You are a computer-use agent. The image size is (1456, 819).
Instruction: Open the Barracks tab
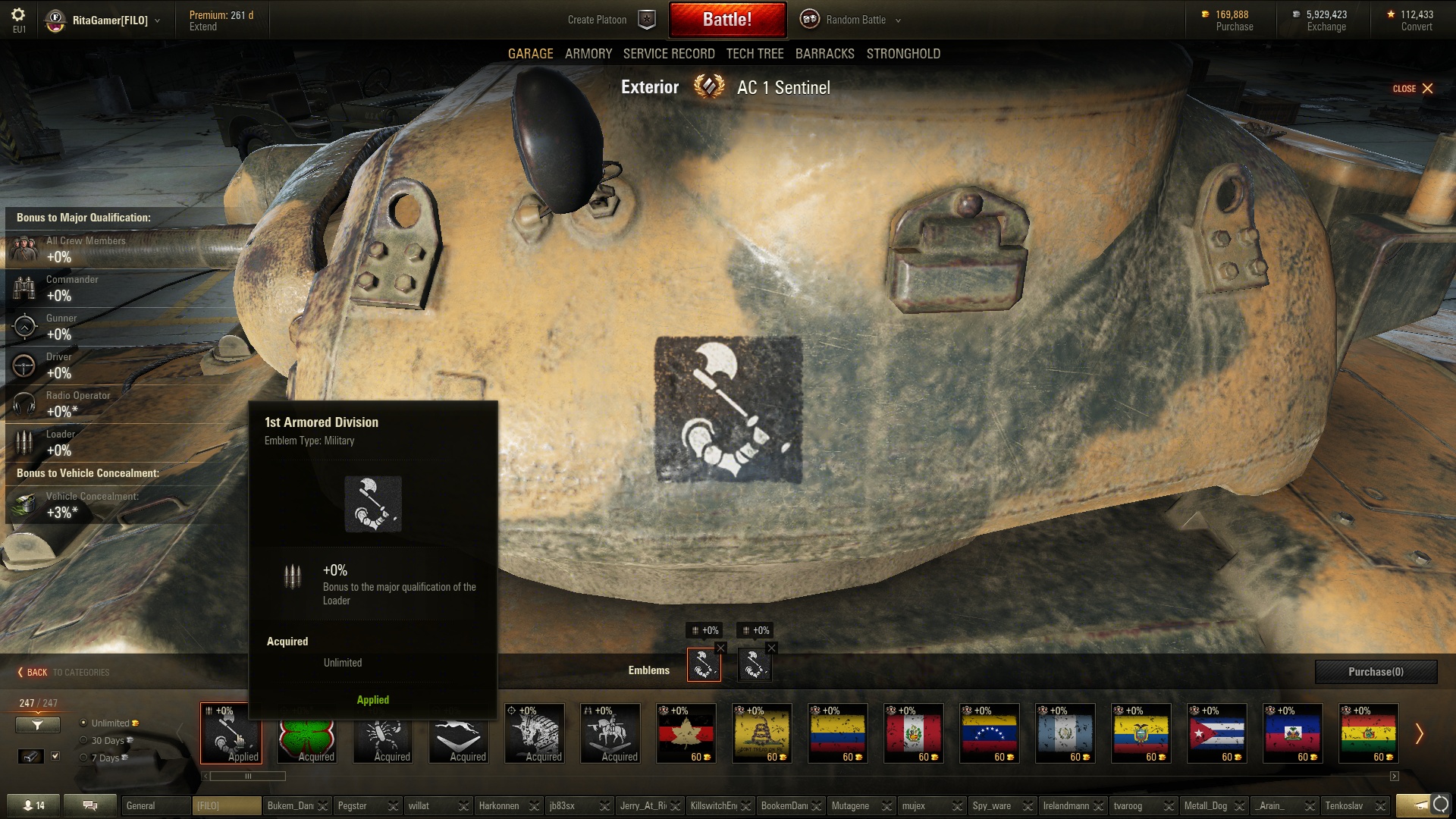(x=824, y=54)
